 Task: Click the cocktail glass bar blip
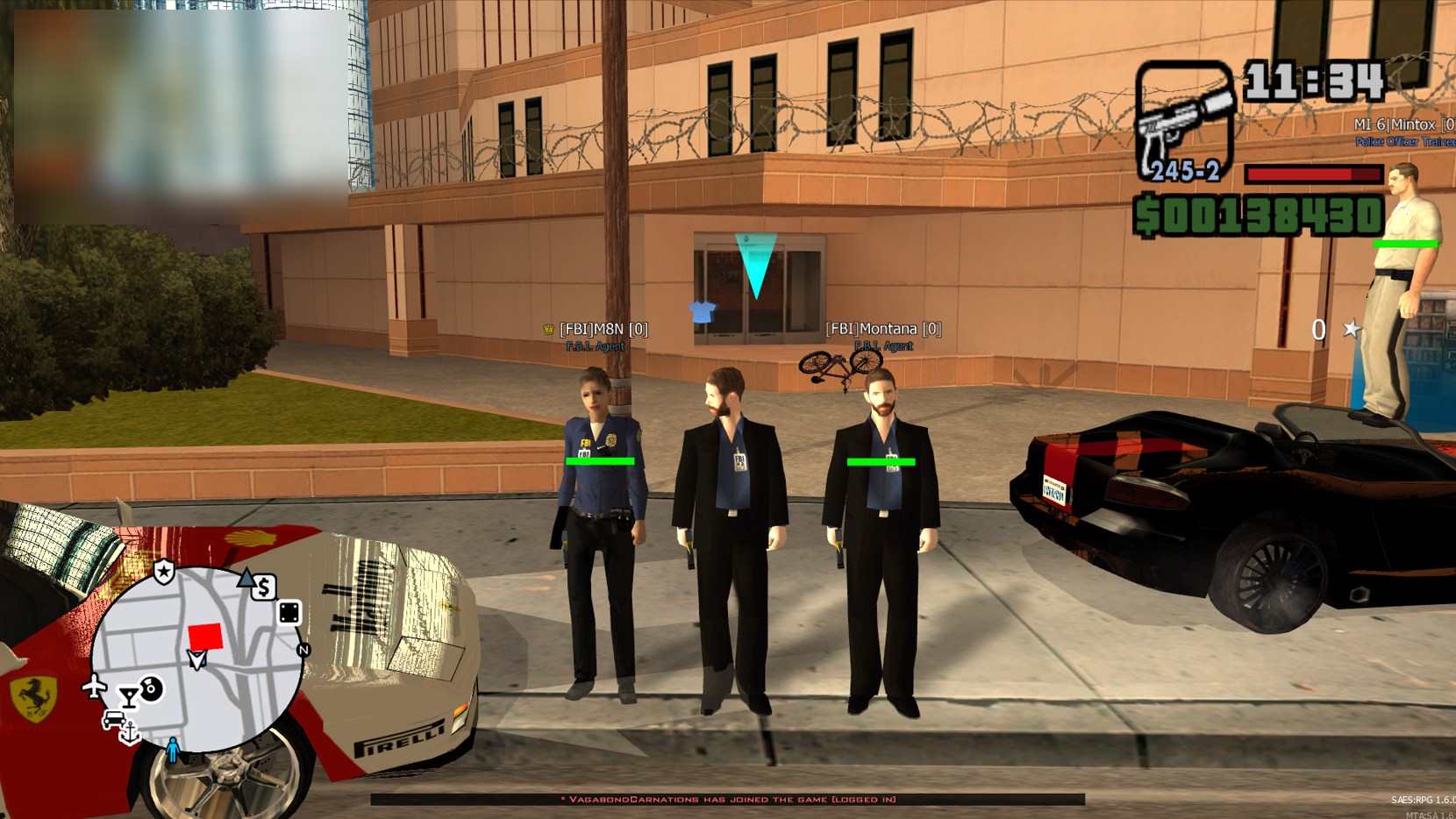[x=129, y=697]
